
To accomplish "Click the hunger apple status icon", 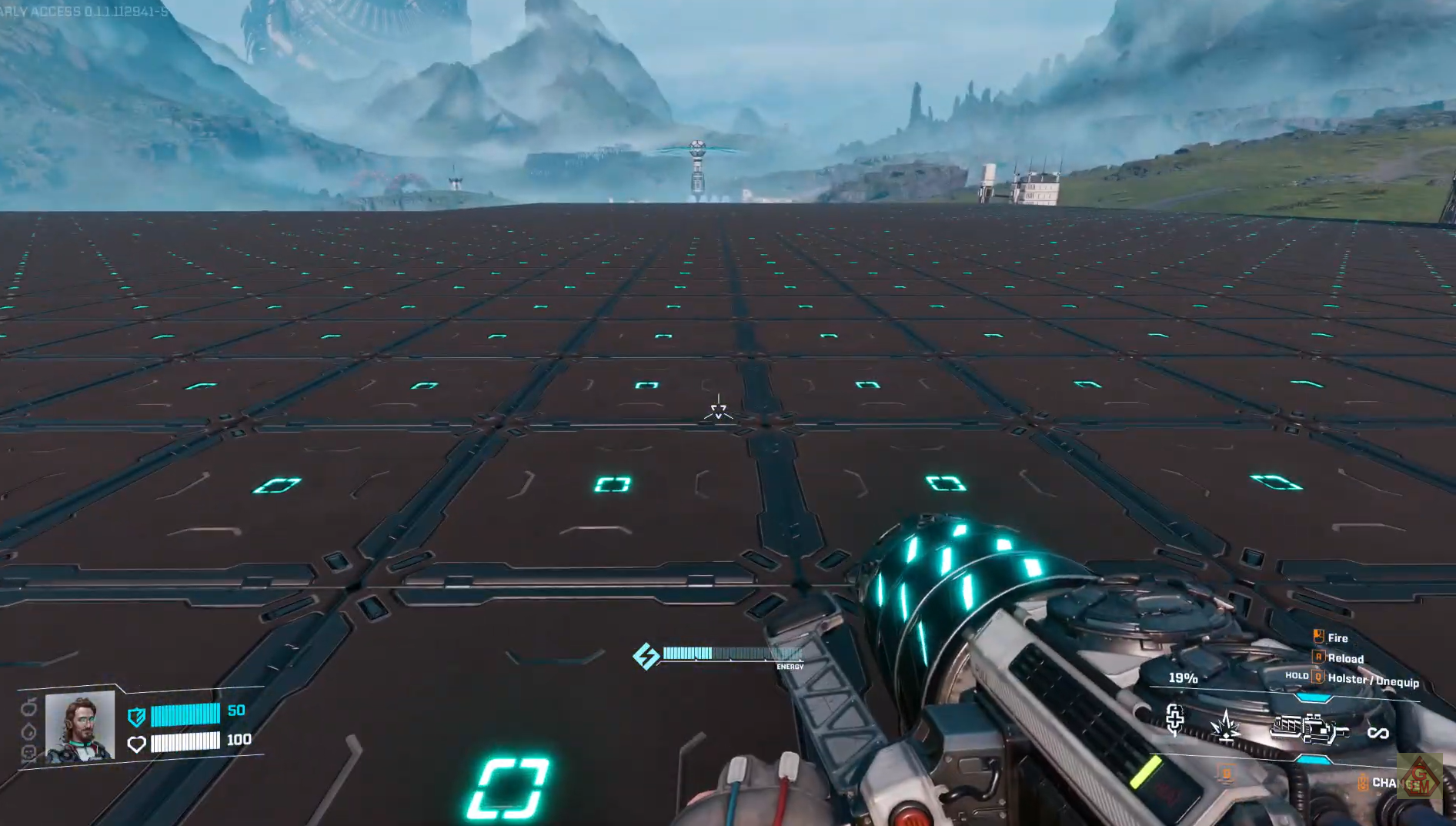I will (29, 707).
